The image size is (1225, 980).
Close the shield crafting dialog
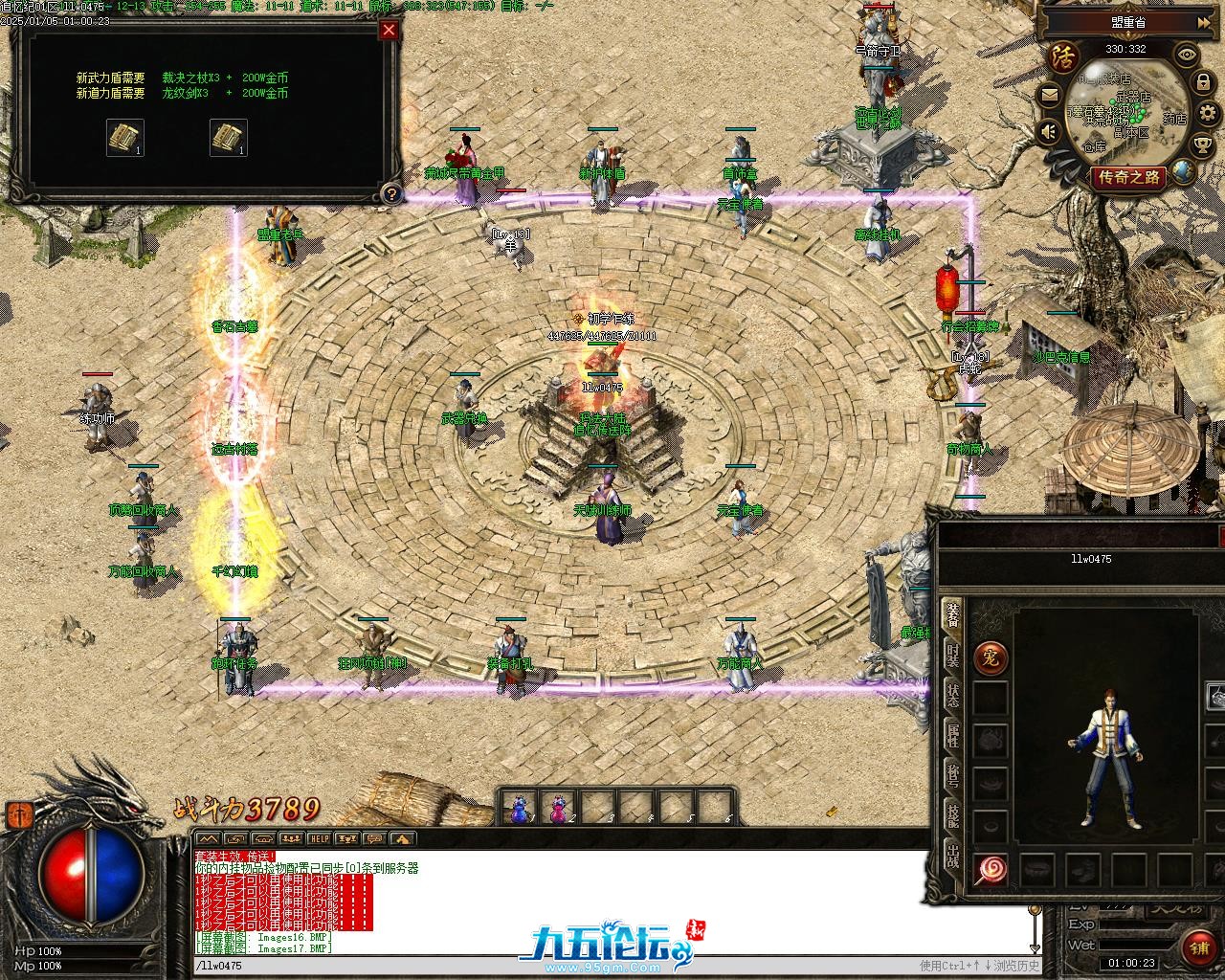pyautogui.click(x=389, y=30)
